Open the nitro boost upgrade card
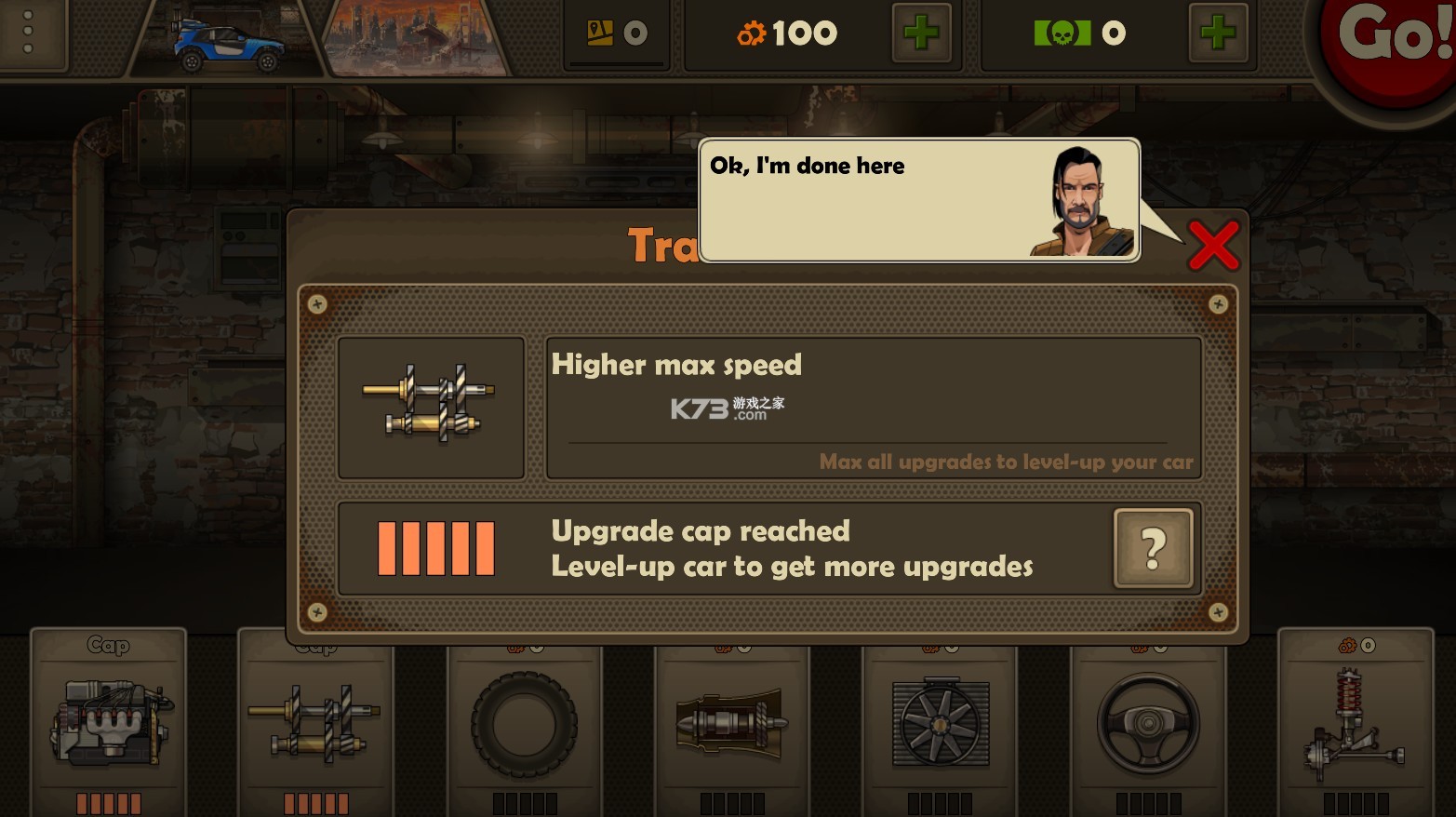The height and width of the screenshot is (817, 1456). pyautogui.click(x=732, y=723)
